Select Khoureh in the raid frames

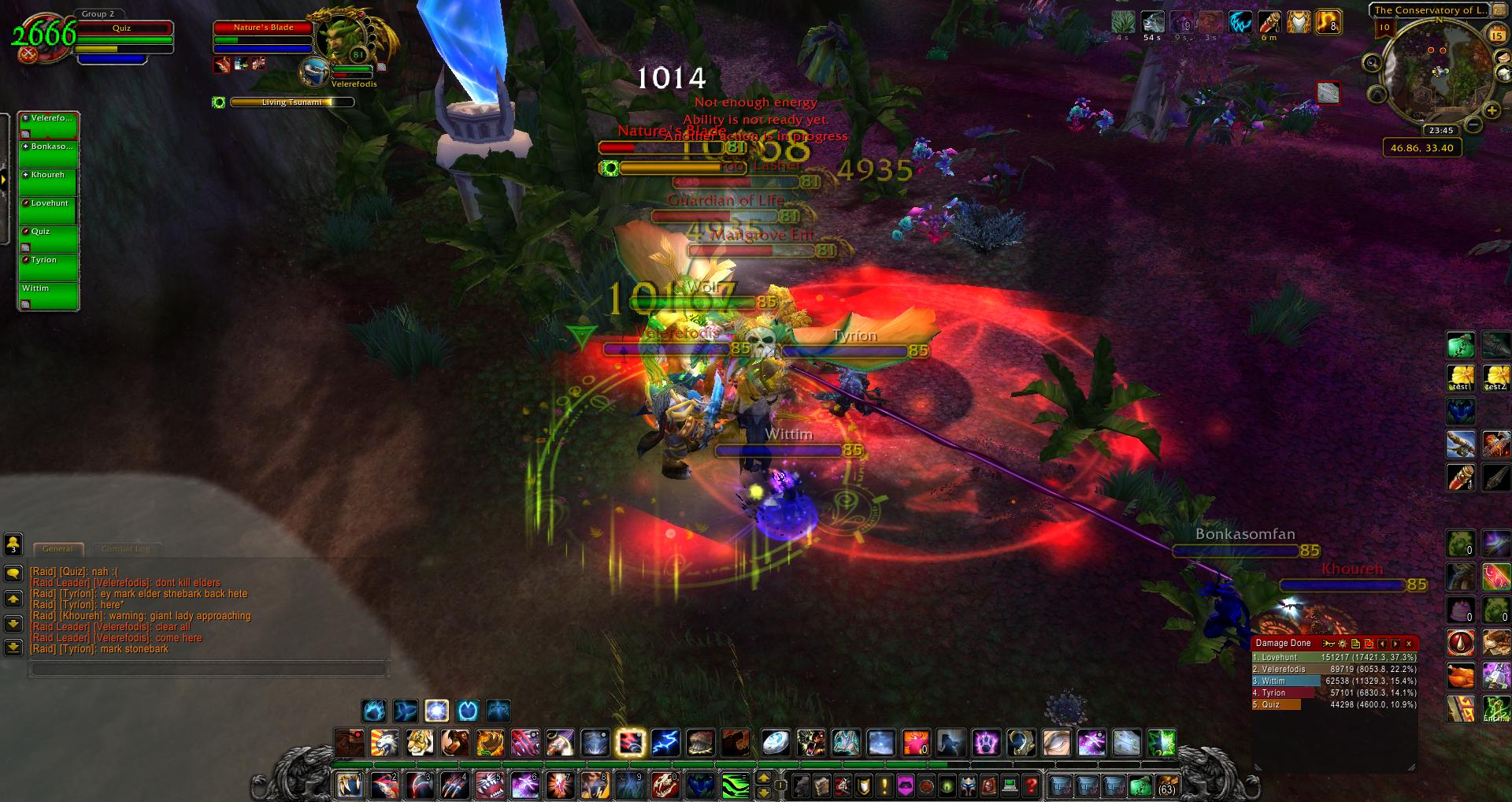coord(48,182)
